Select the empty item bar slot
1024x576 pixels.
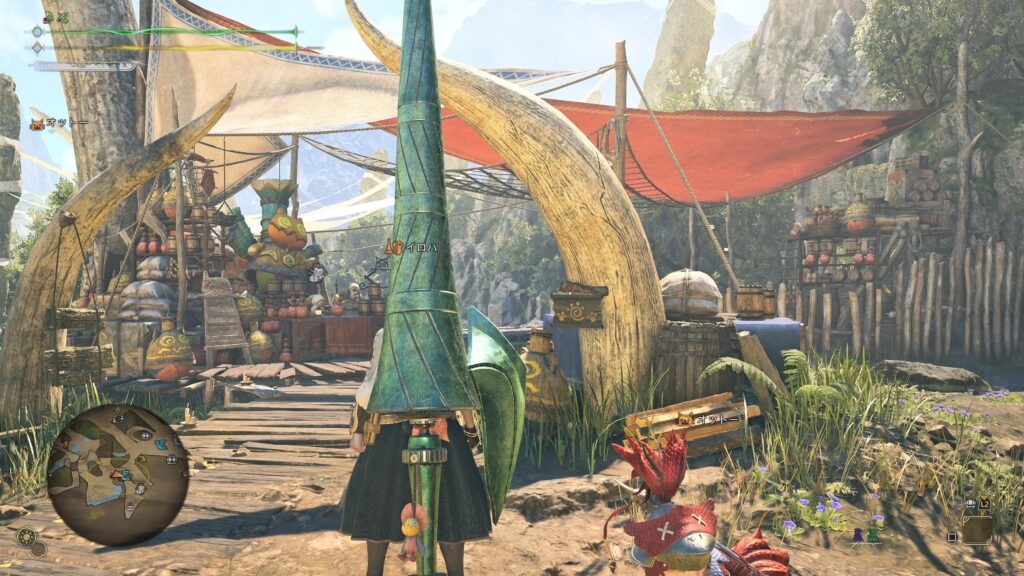[x=977, y=528]
